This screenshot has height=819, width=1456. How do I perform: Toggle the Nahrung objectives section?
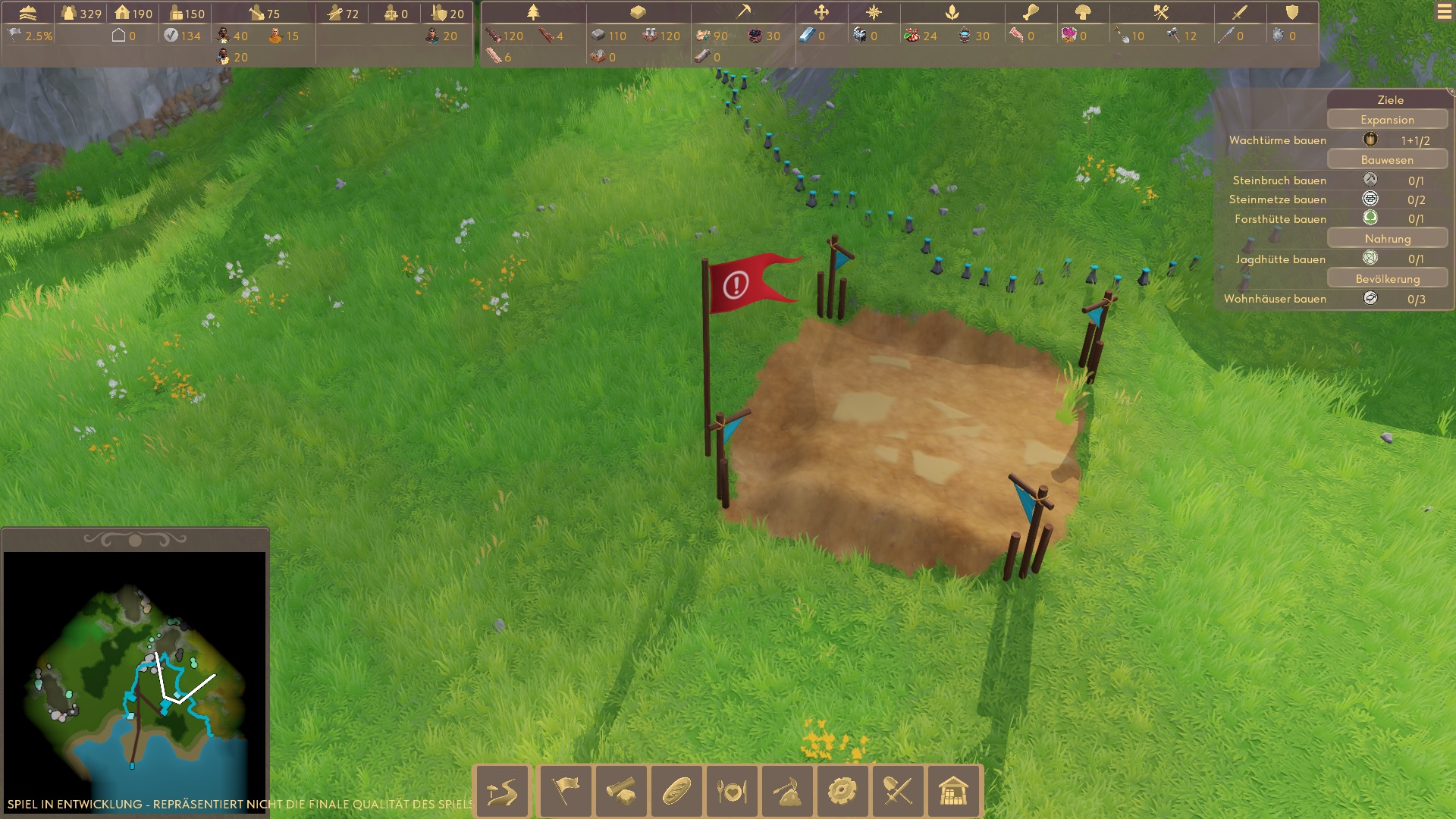pos(1387,239)
